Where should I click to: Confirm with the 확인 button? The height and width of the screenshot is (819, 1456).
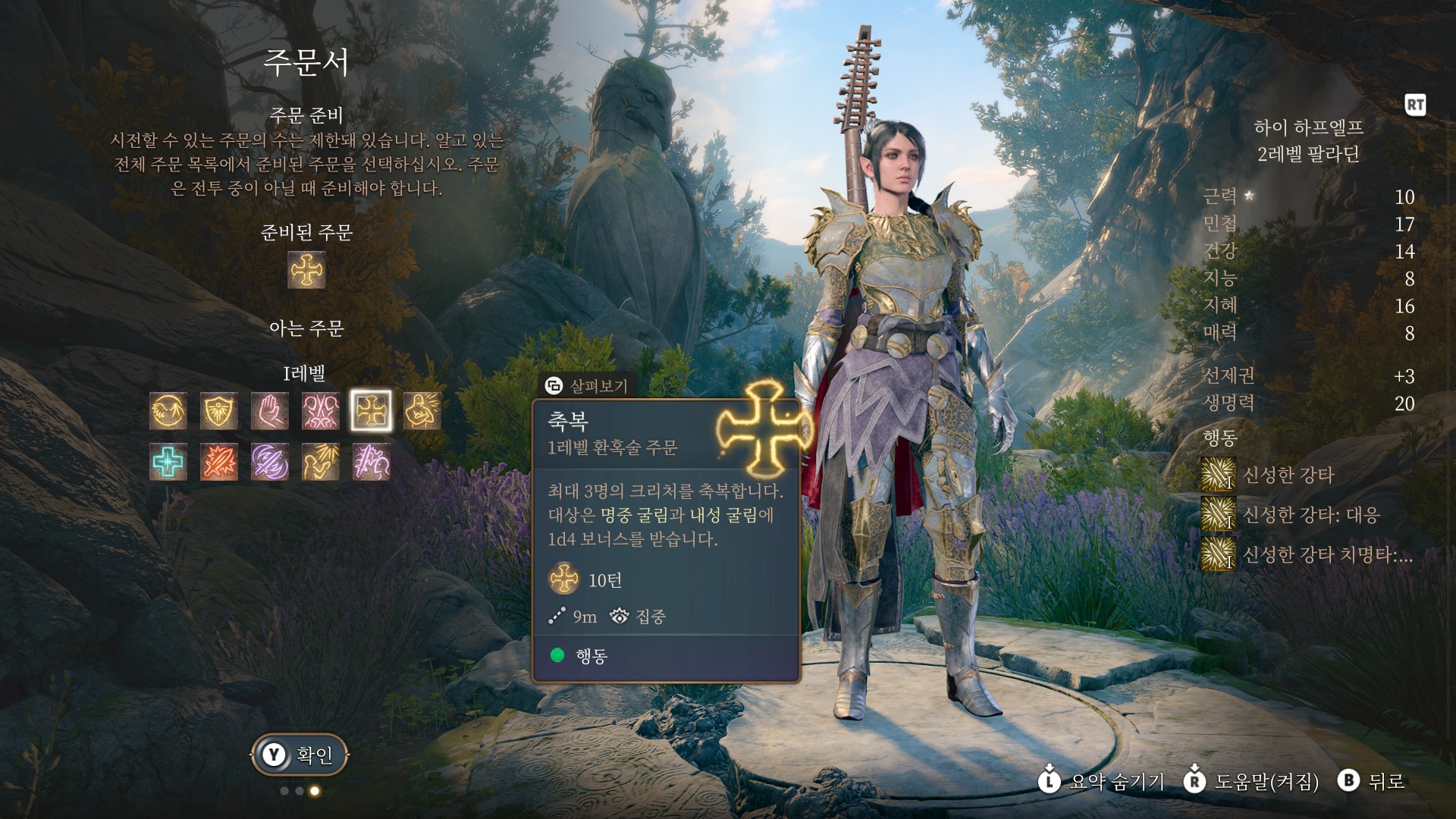click(x=300, y=755)
